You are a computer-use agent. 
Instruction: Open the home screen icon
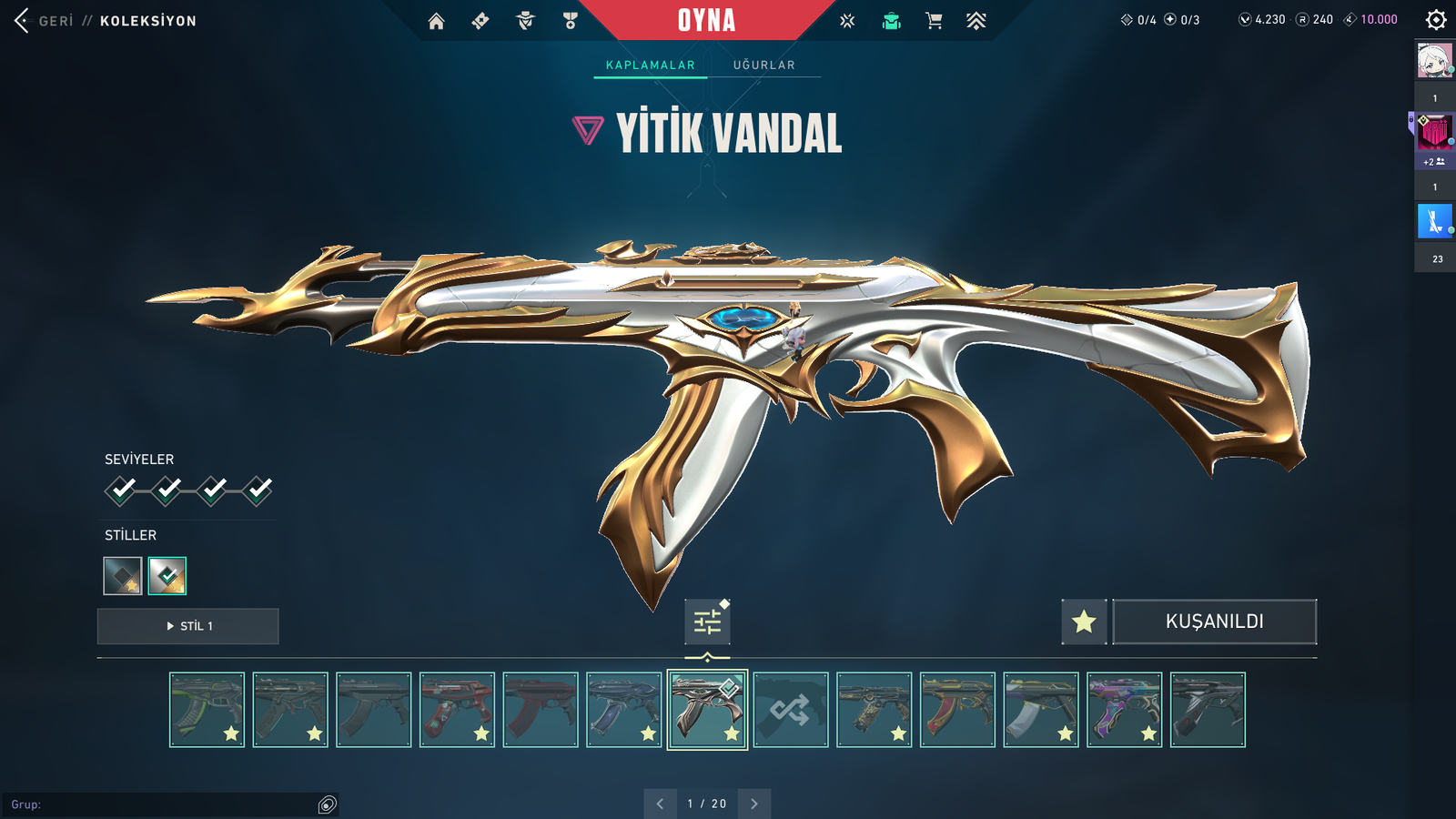437,21
